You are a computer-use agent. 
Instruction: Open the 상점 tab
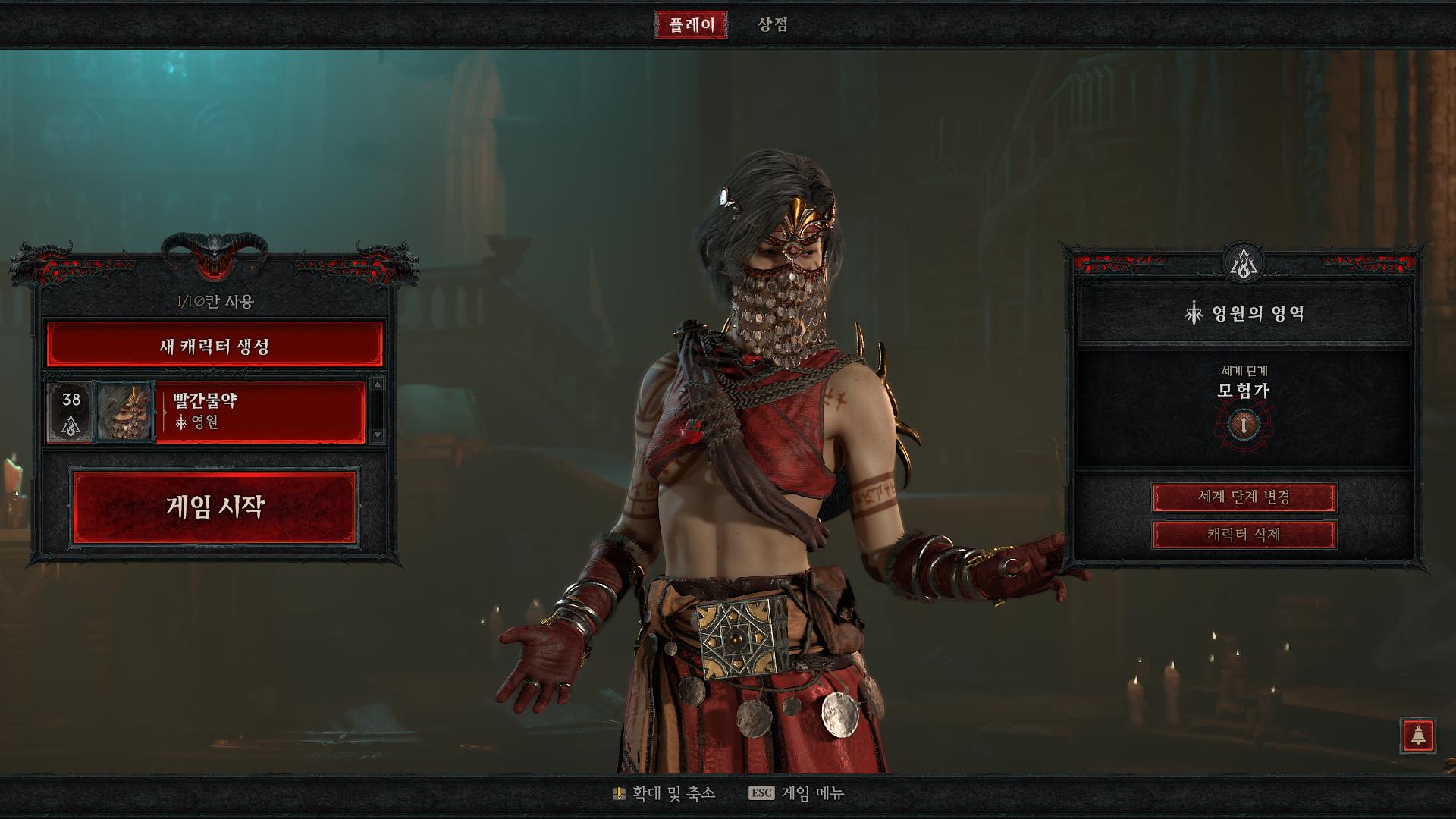[x=773, y=25]
